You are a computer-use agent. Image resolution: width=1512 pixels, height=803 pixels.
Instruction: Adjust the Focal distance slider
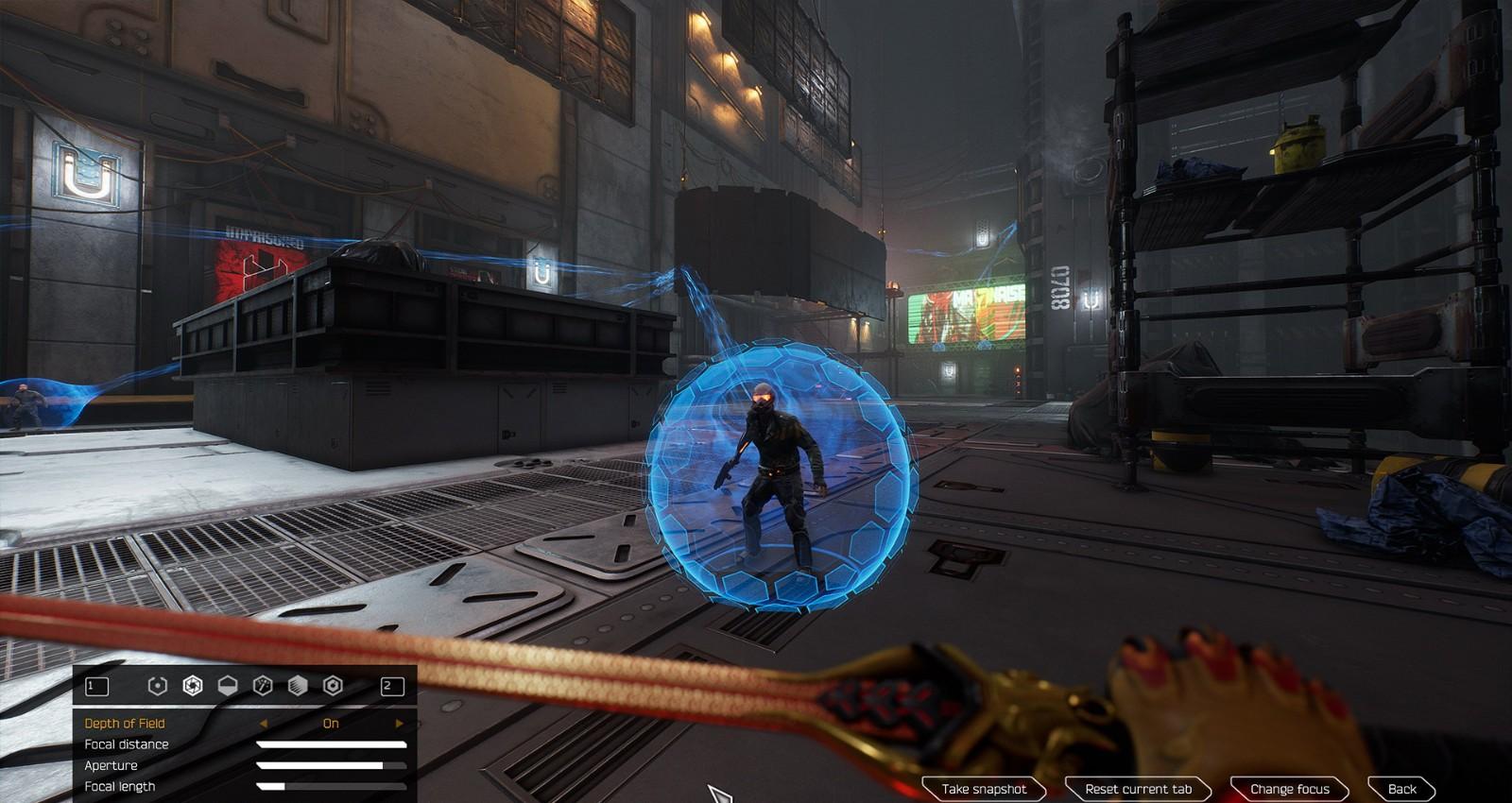331,744
